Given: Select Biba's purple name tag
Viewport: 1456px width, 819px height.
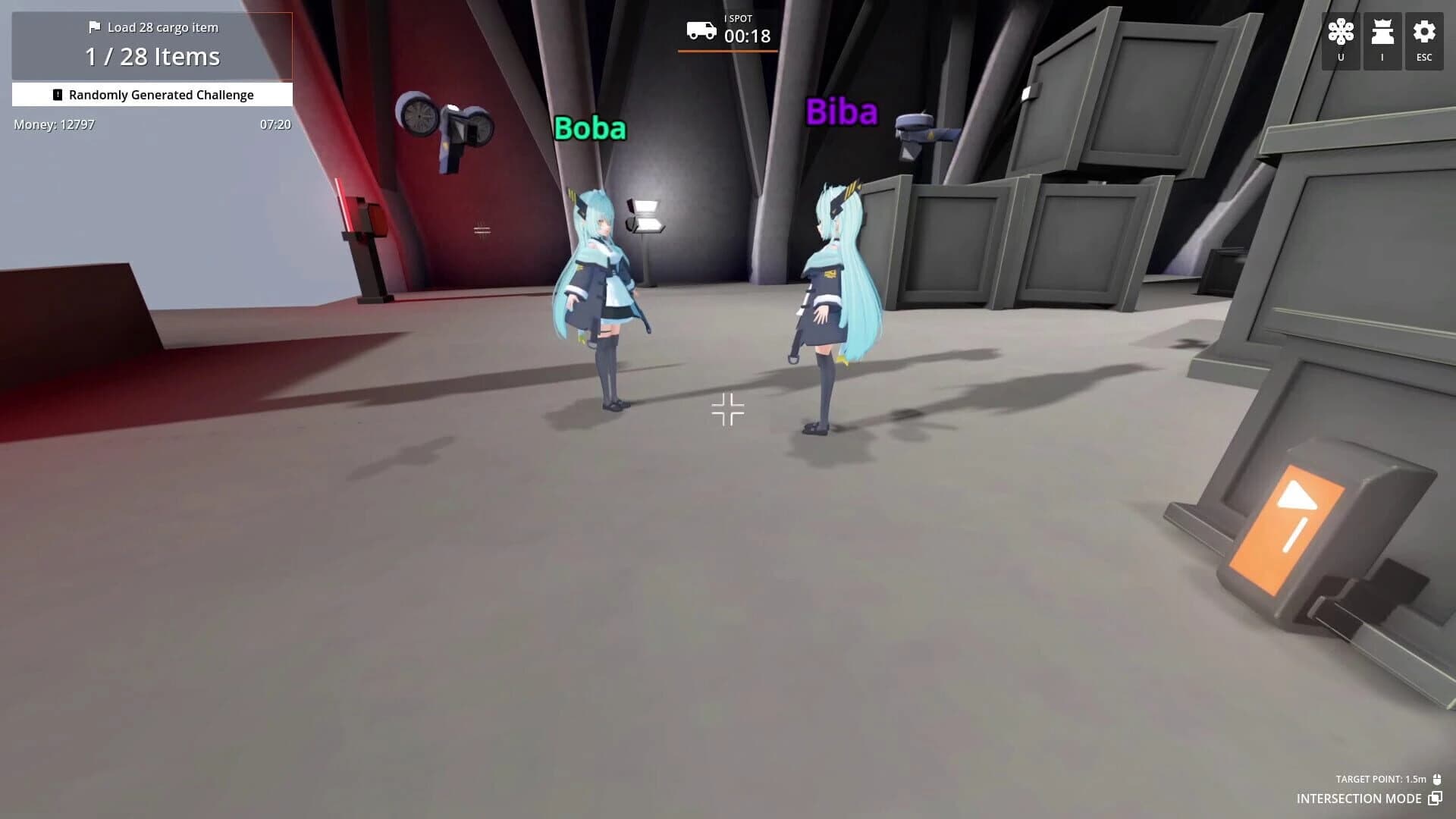Looking at the screenshot, I should coord(842,111).
